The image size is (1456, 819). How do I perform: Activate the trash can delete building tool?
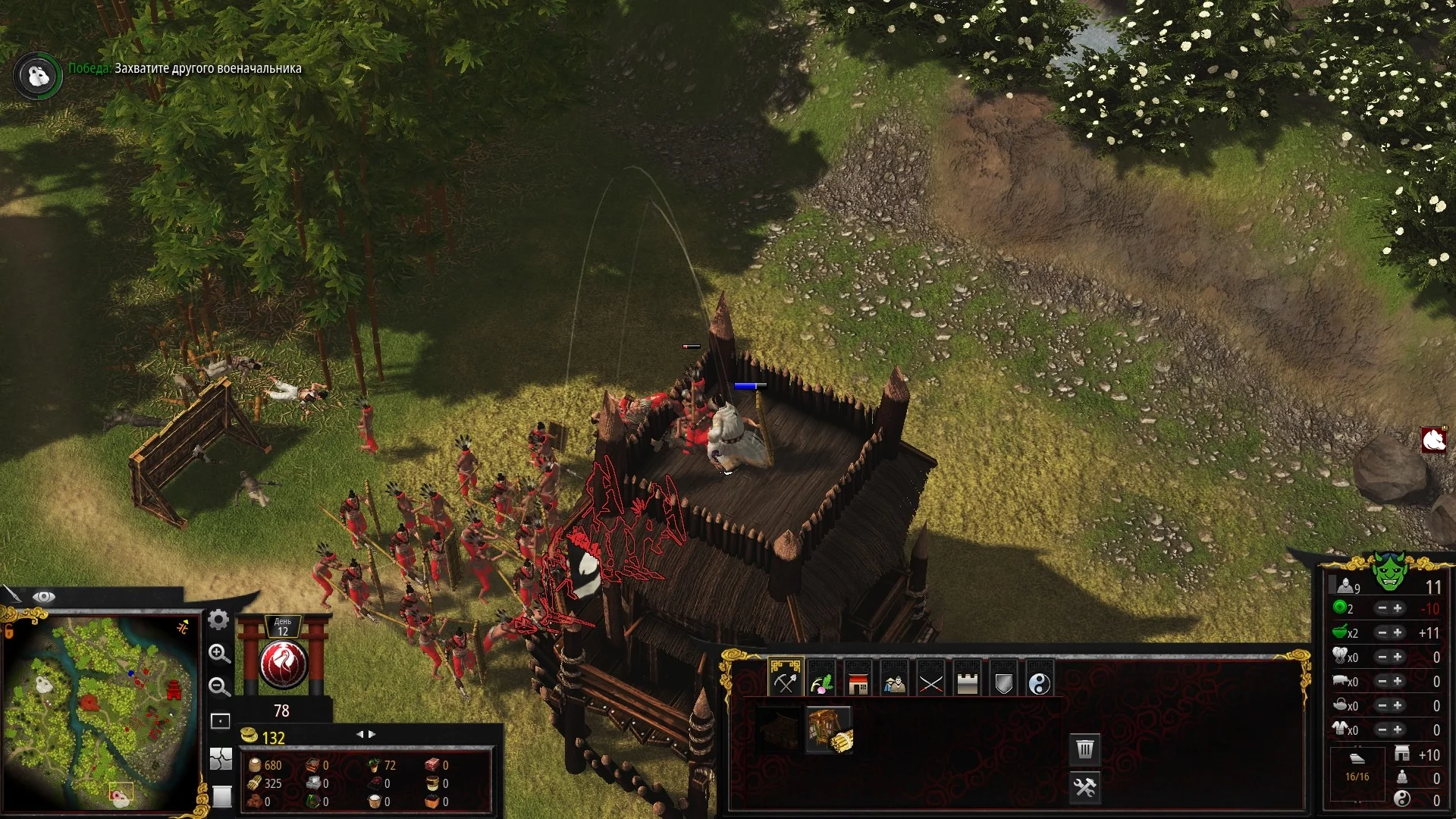click(x=1085, y=749)
